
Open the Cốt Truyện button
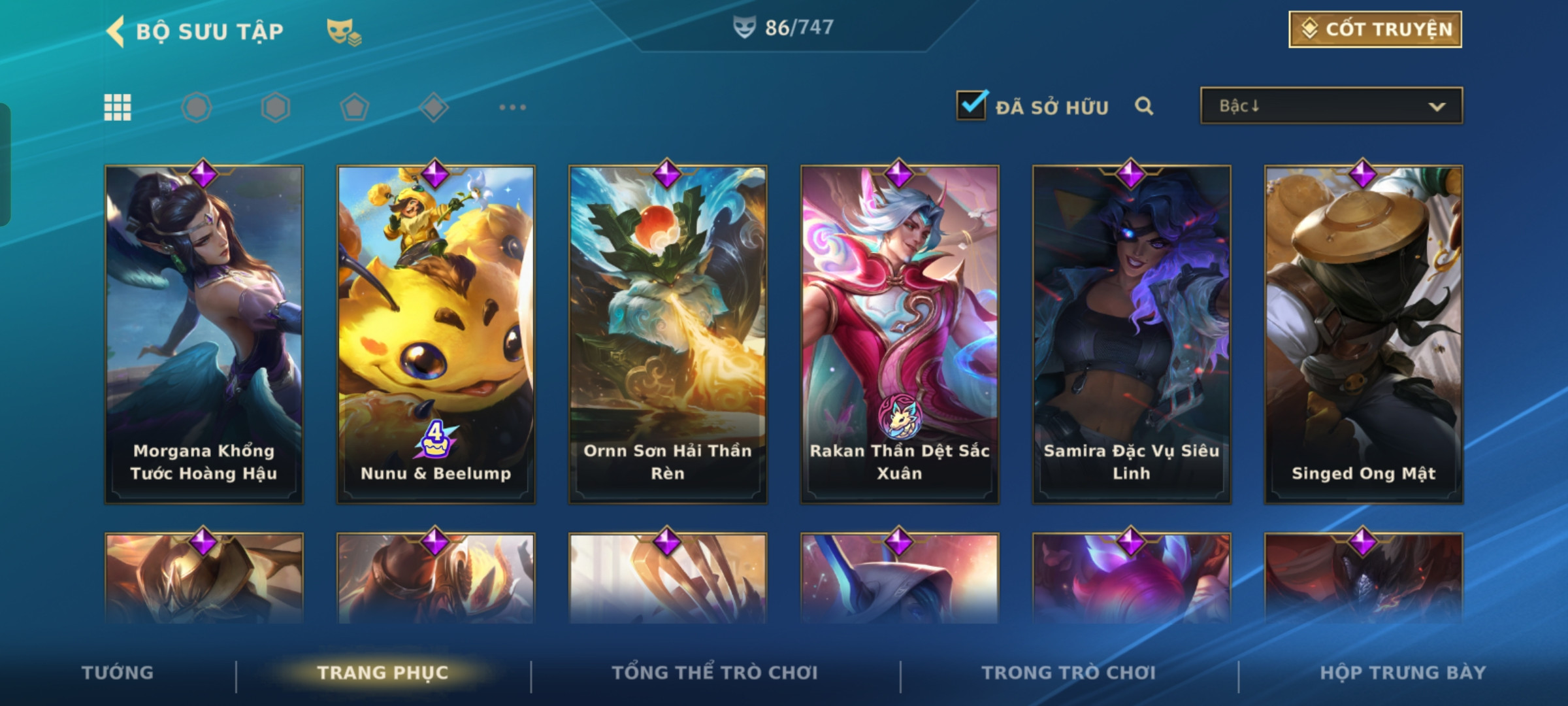pyautogui.click(x=1375, y=29)
